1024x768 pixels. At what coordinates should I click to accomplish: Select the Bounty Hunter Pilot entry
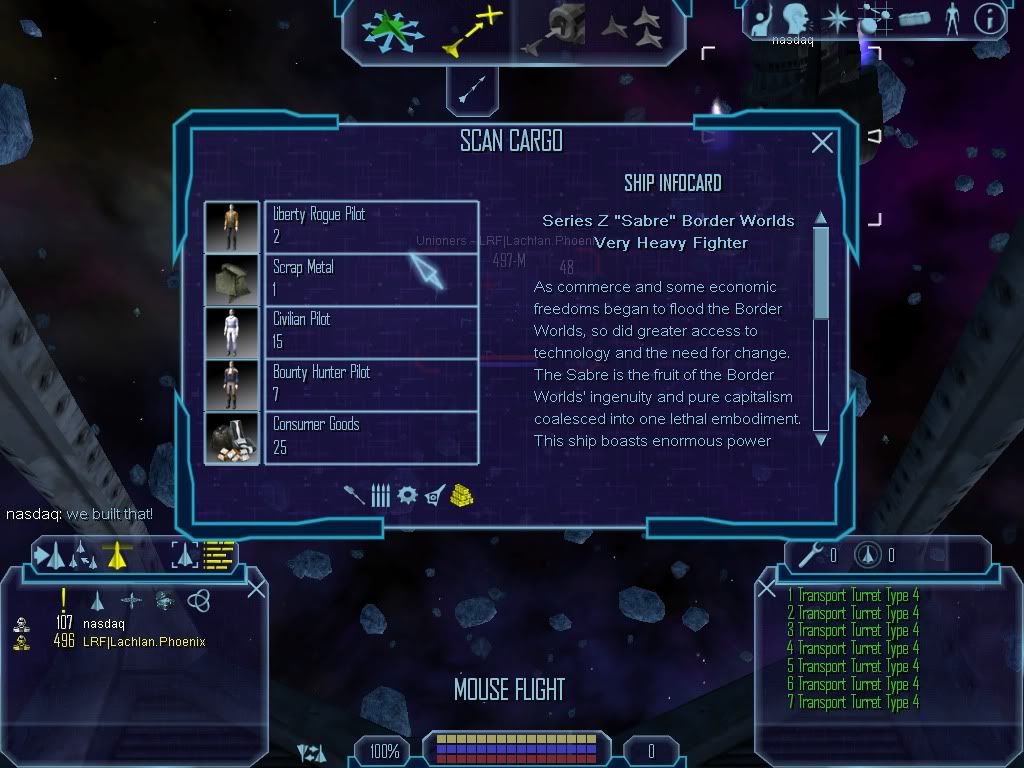[370, 384]
